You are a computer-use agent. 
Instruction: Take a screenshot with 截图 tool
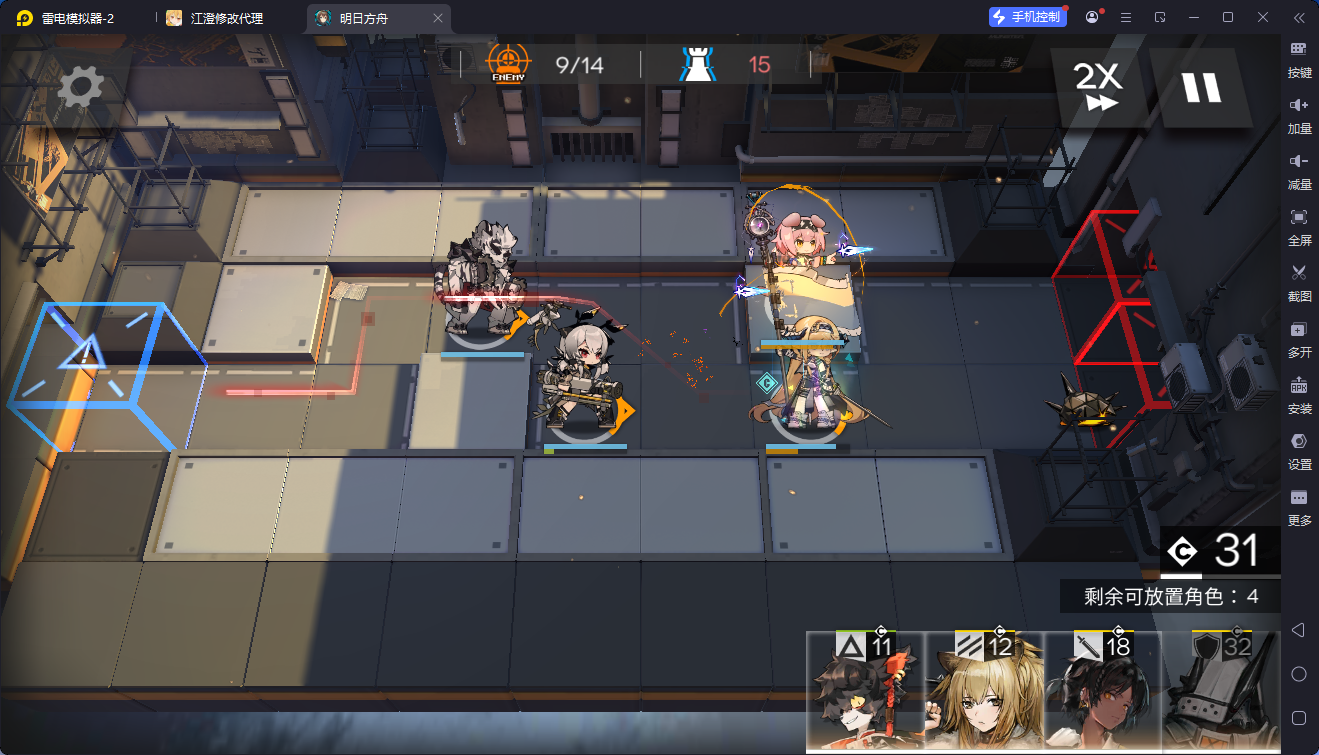click(x=1299, y=280)
